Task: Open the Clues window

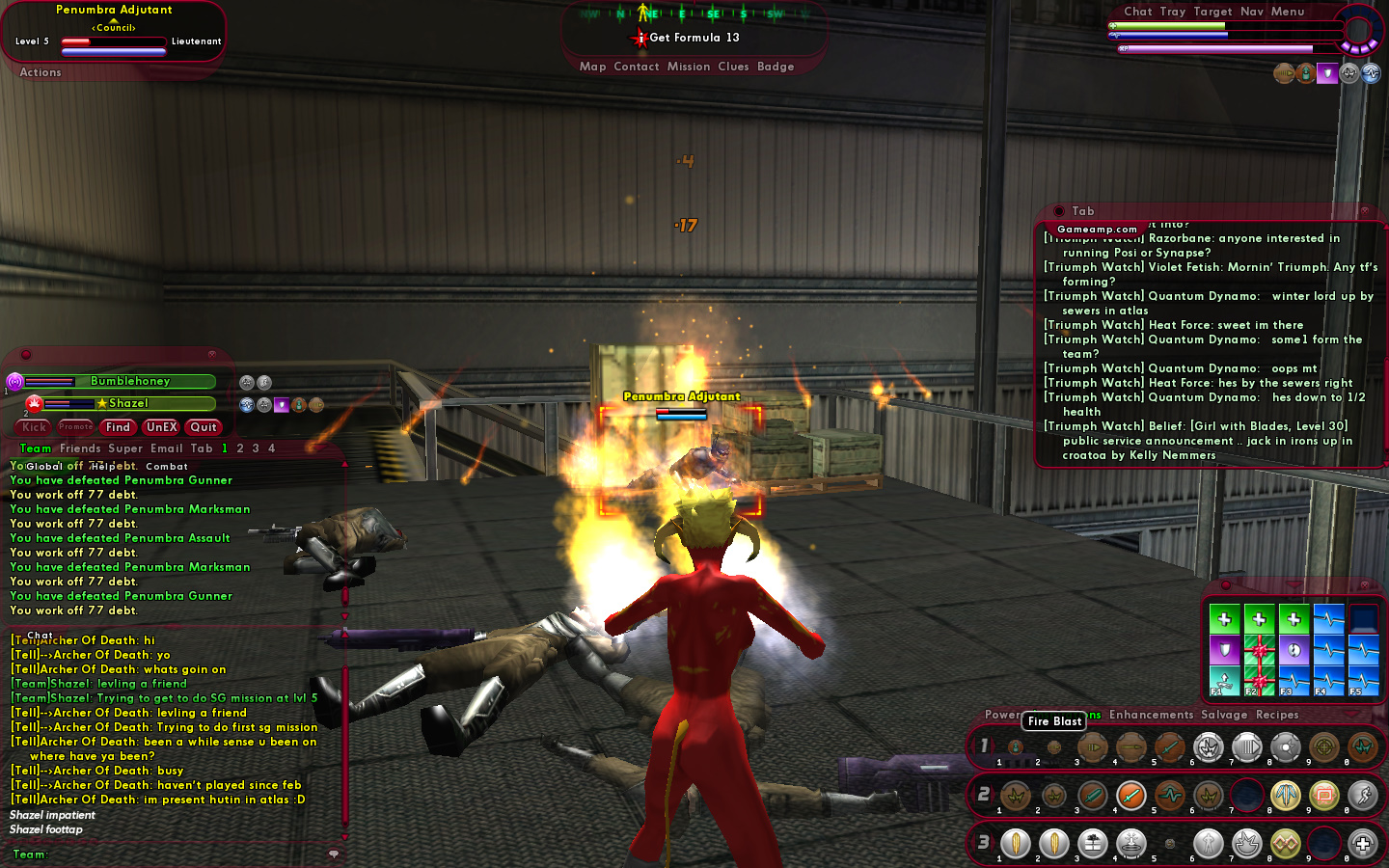Action: [733, 67]
